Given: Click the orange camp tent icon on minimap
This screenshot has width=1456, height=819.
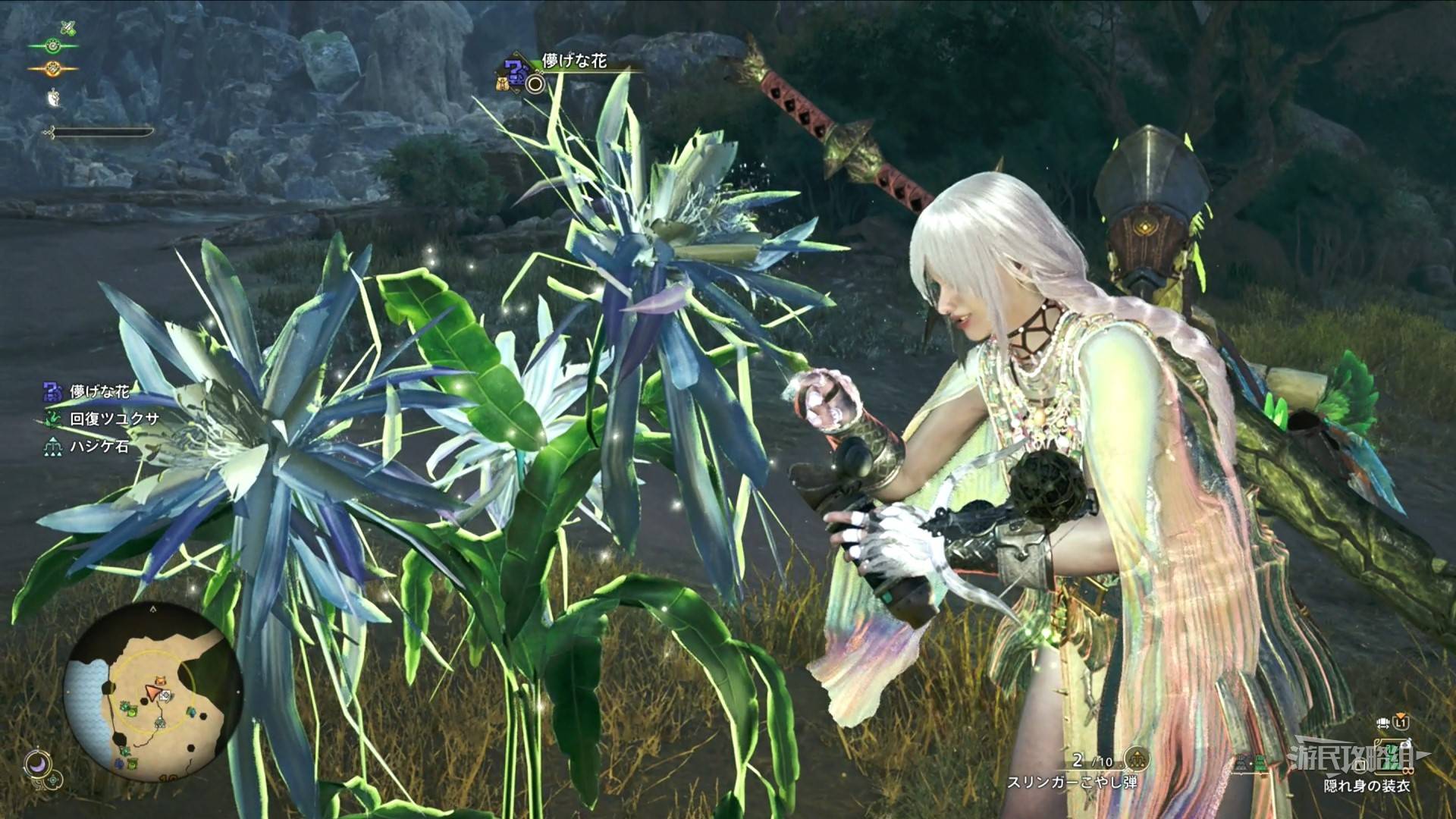Looking at the screenshot, I should pos(160,680).
